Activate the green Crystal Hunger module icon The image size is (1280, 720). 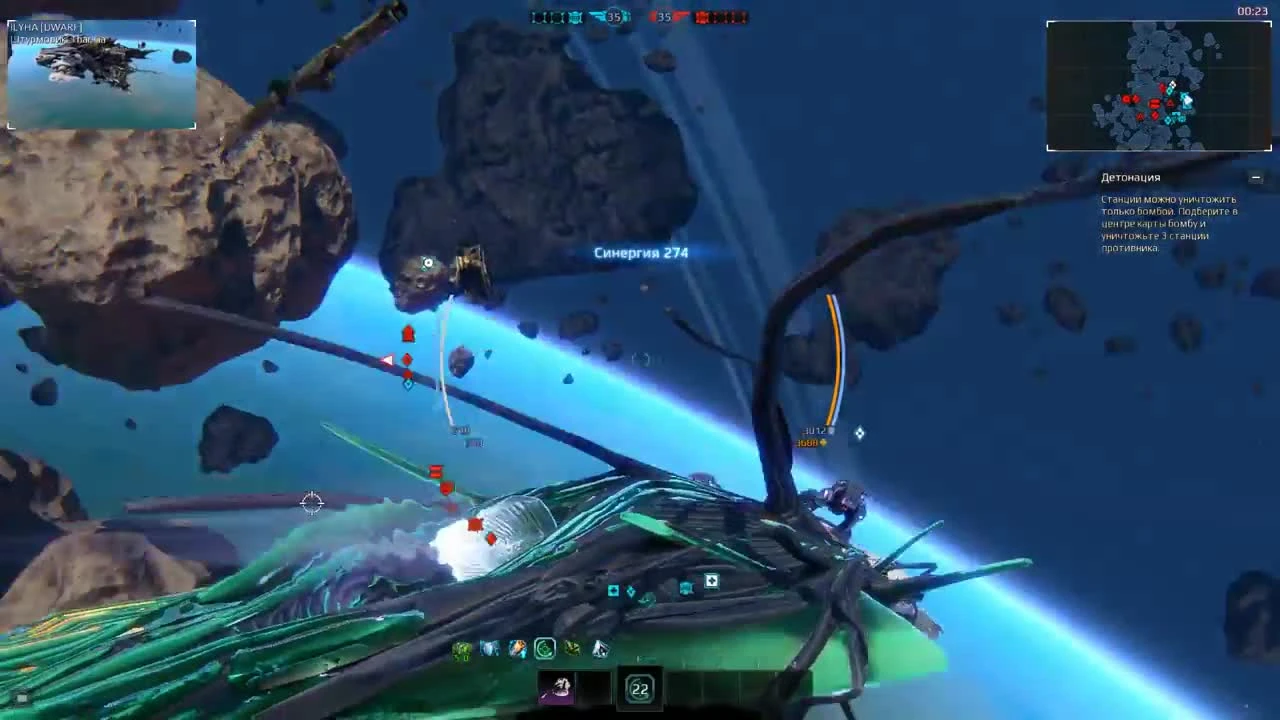[x=462, y=648]
